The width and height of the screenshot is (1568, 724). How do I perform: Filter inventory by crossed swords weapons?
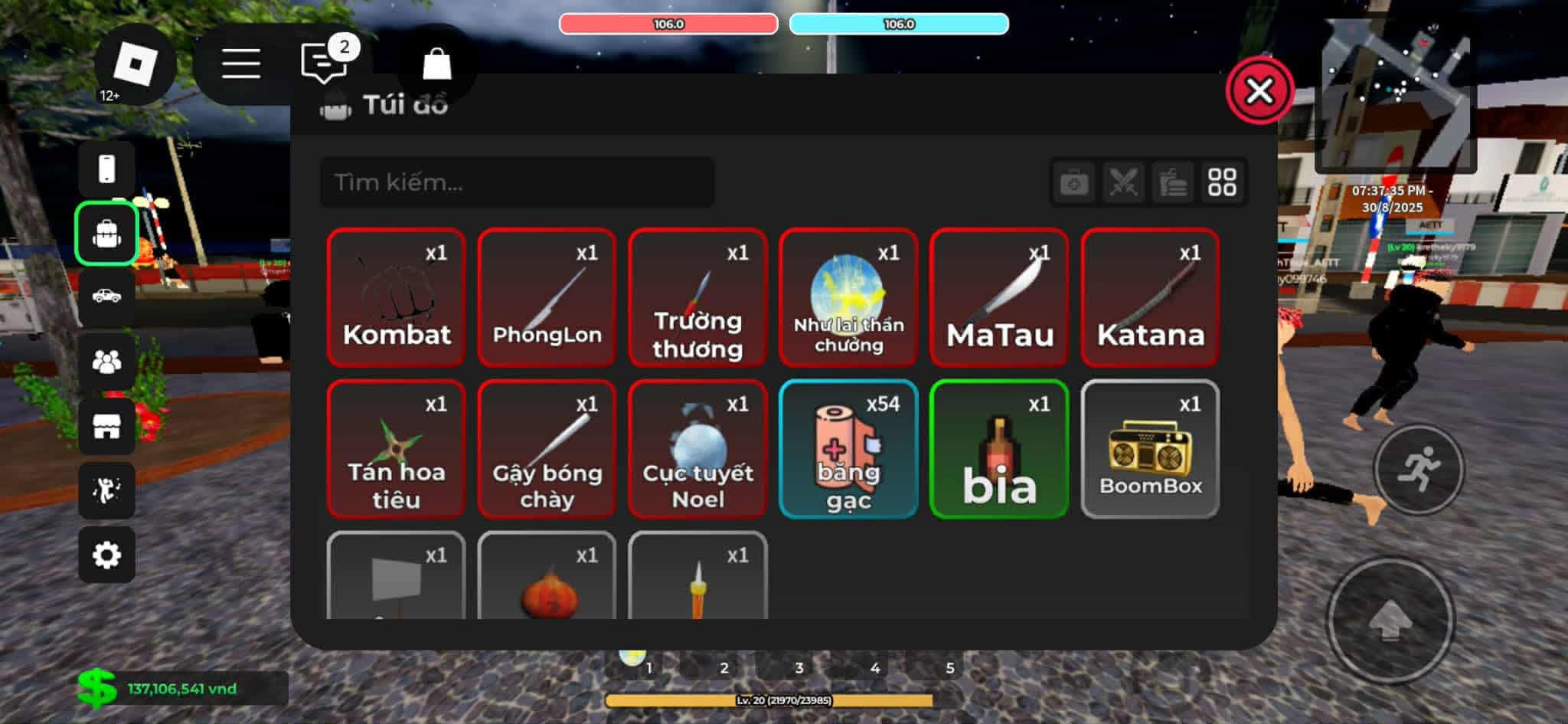[x=1123, y=182]
